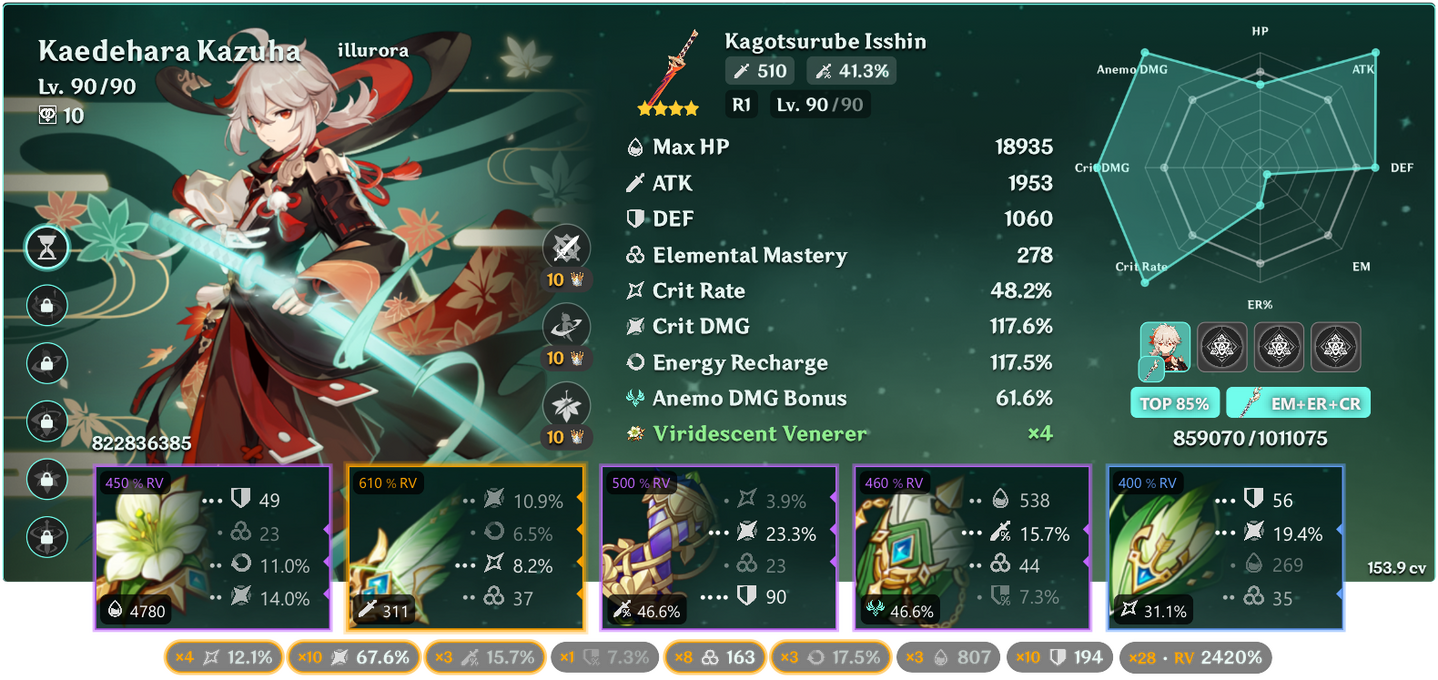Select the flower artifact with 4780 HP
This screenshot has height=680, width=1438.
tap(212, 548)
